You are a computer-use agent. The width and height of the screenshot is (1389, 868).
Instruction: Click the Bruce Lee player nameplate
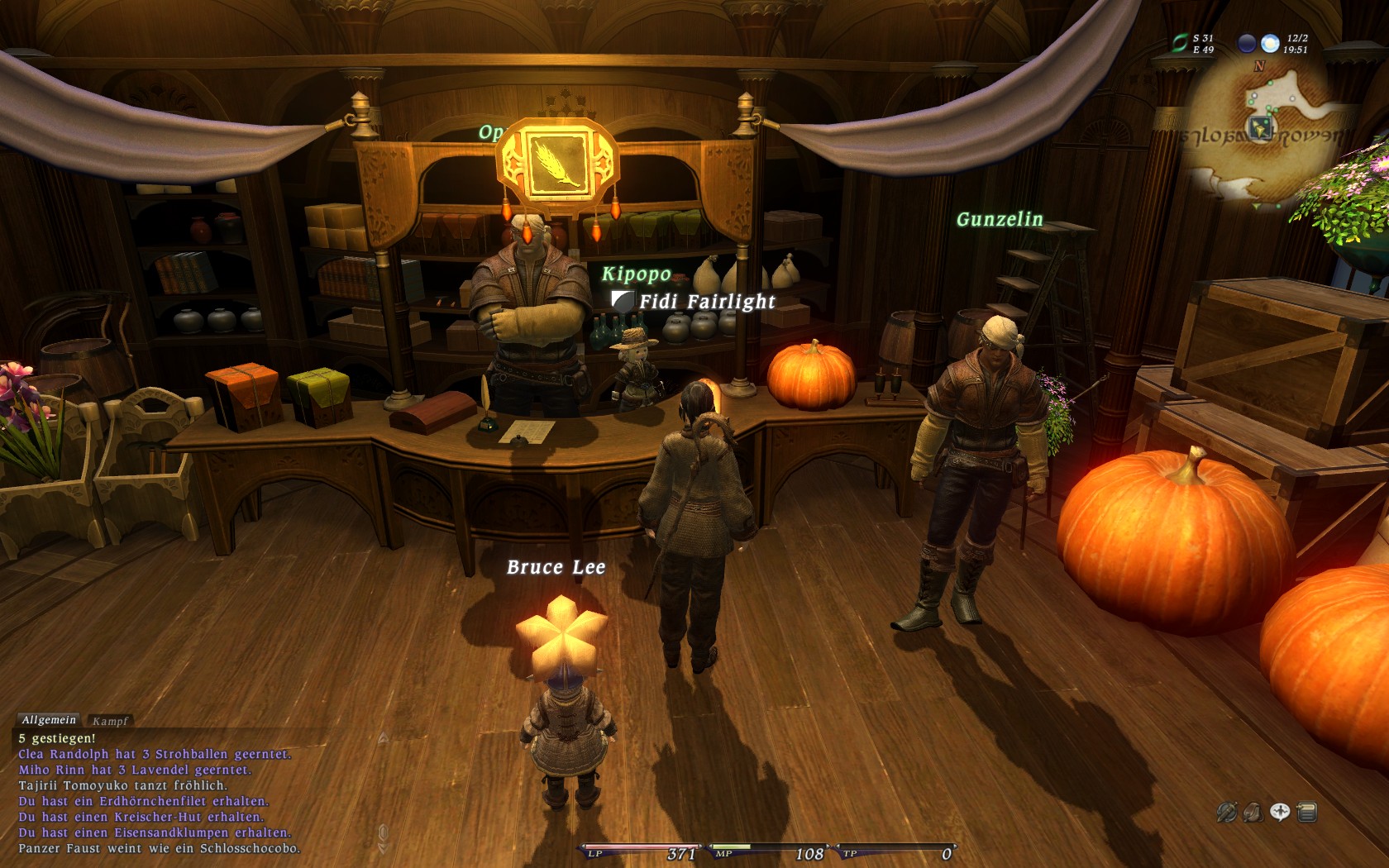click(x=556, y=567)
